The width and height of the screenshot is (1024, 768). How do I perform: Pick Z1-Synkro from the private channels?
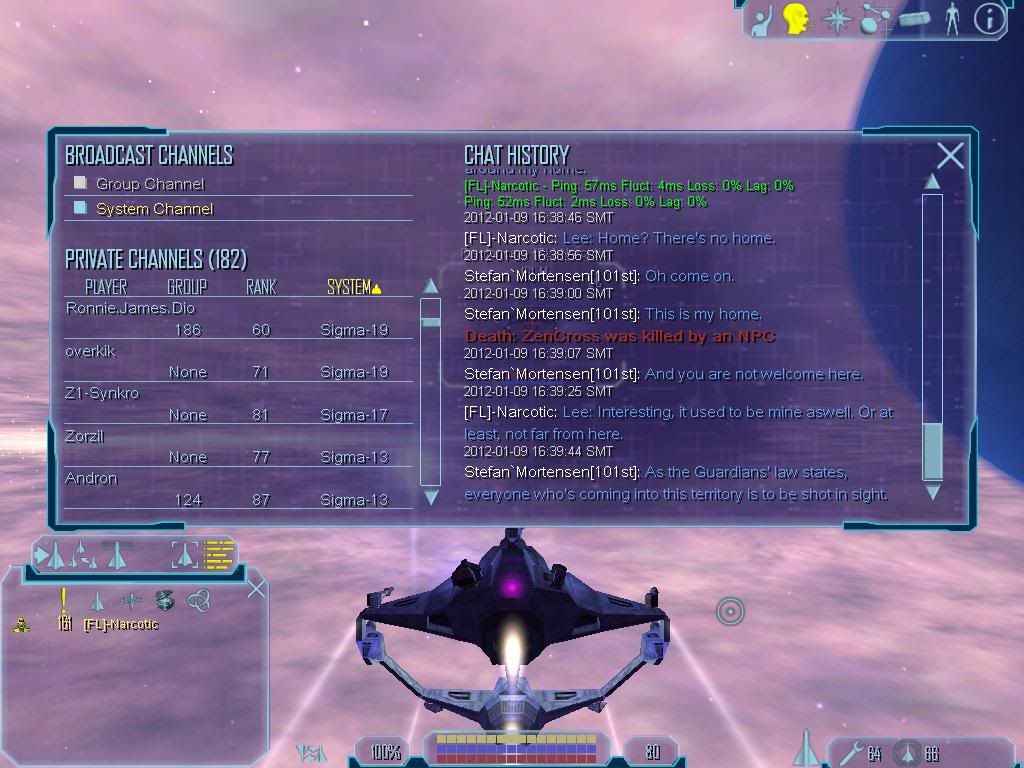[x=102, y=393]
